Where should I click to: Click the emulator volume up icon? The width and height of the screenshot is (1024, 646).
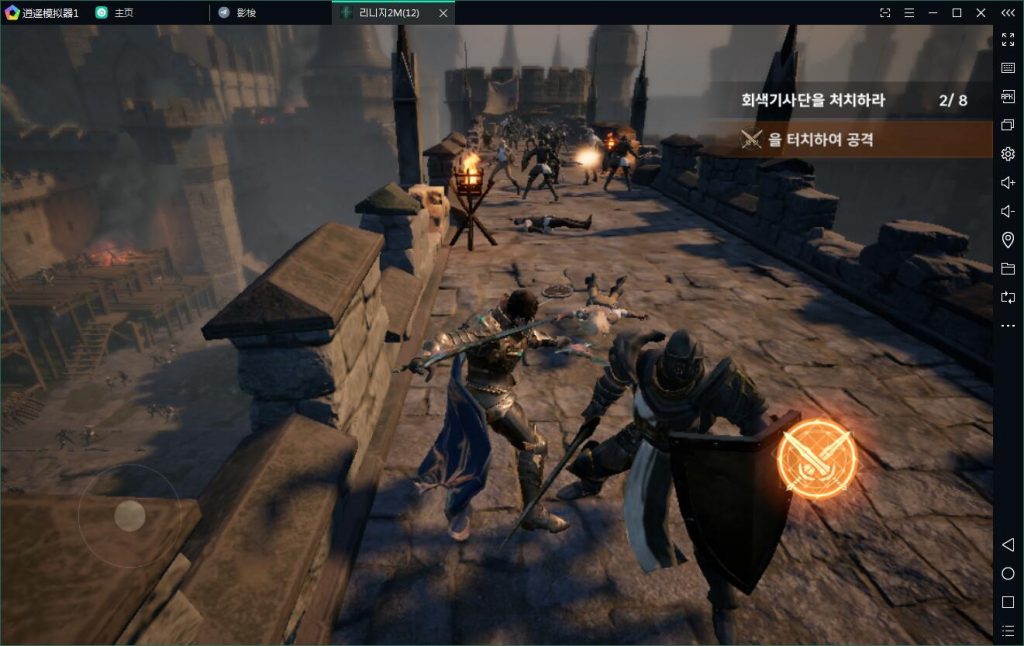(x=1008, y=183)
